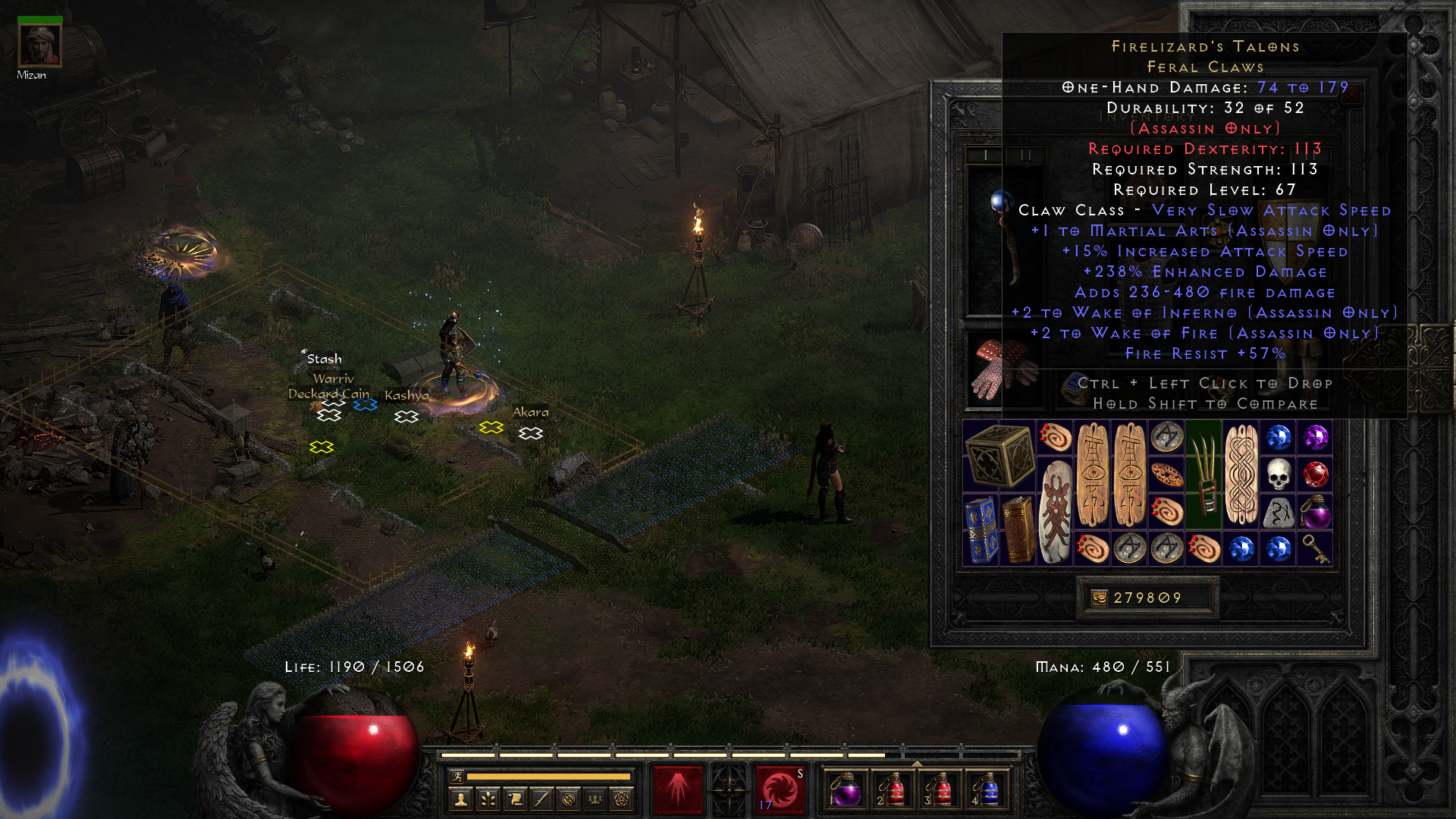Use the blue mana potion in belt

click(x=987, y=789)
